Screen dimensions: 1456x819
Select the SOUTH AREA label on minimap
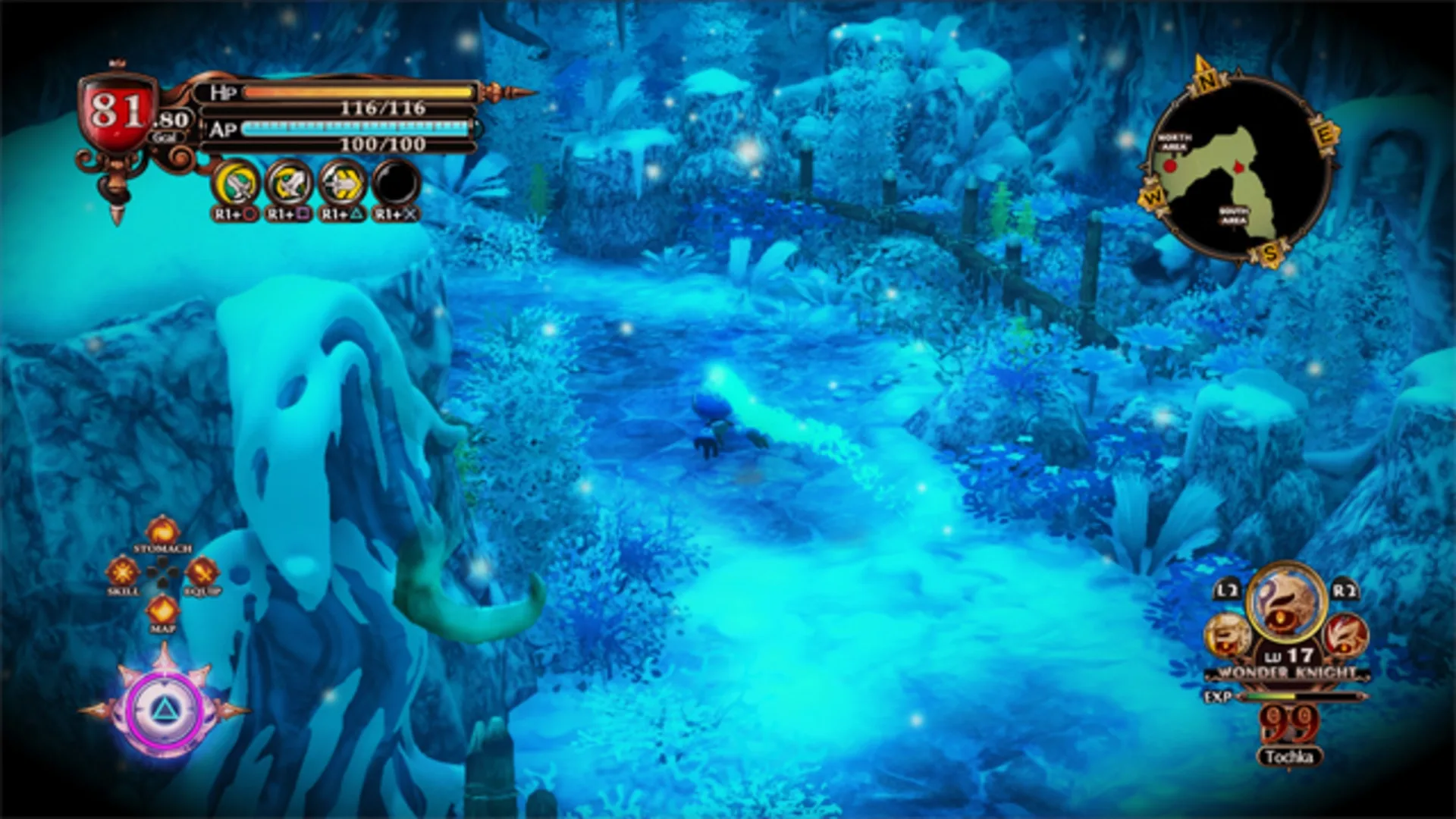tap(1233, 215)
